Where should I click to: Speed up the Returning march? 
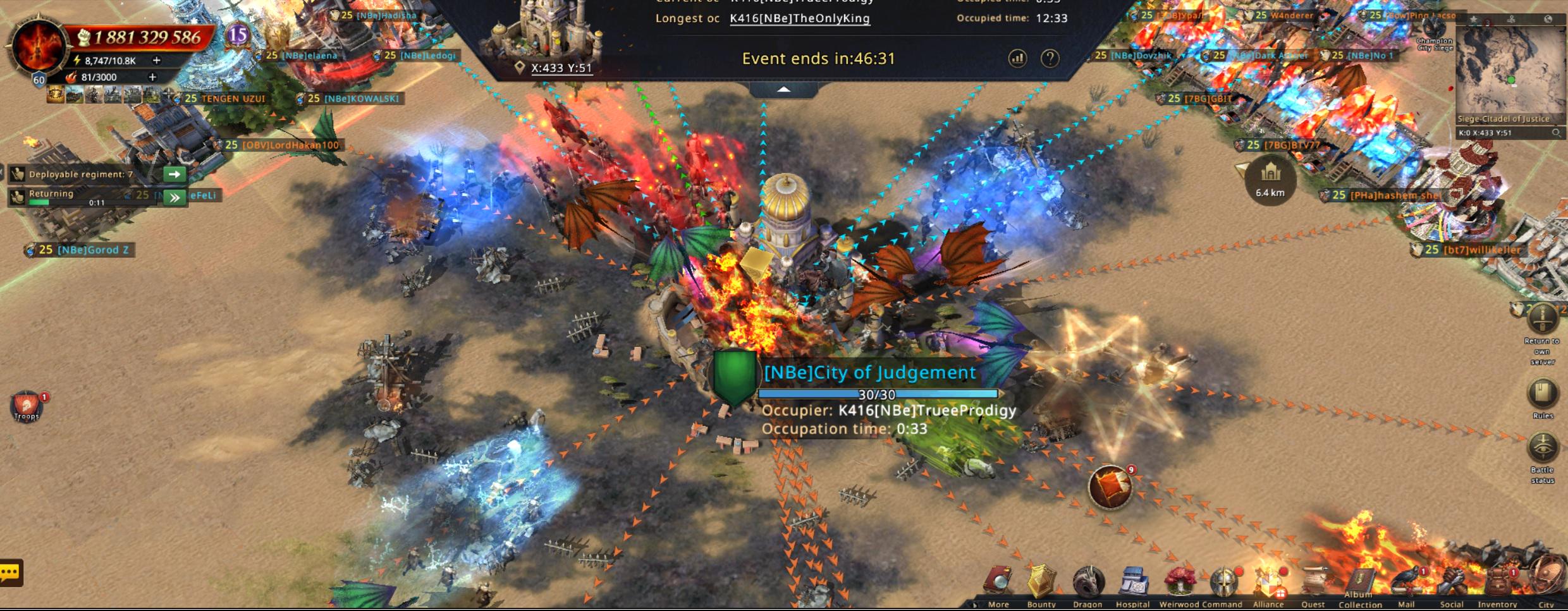point(174,198)
